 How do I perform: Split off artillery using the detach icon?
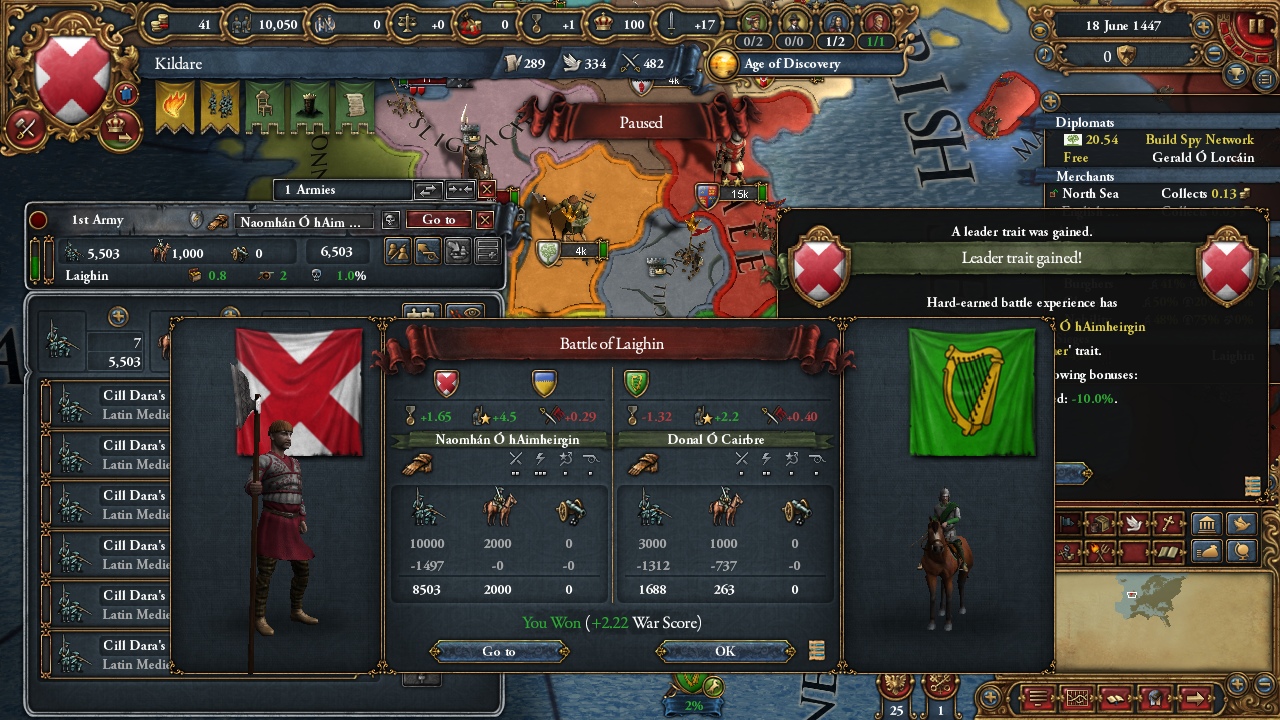428,252
